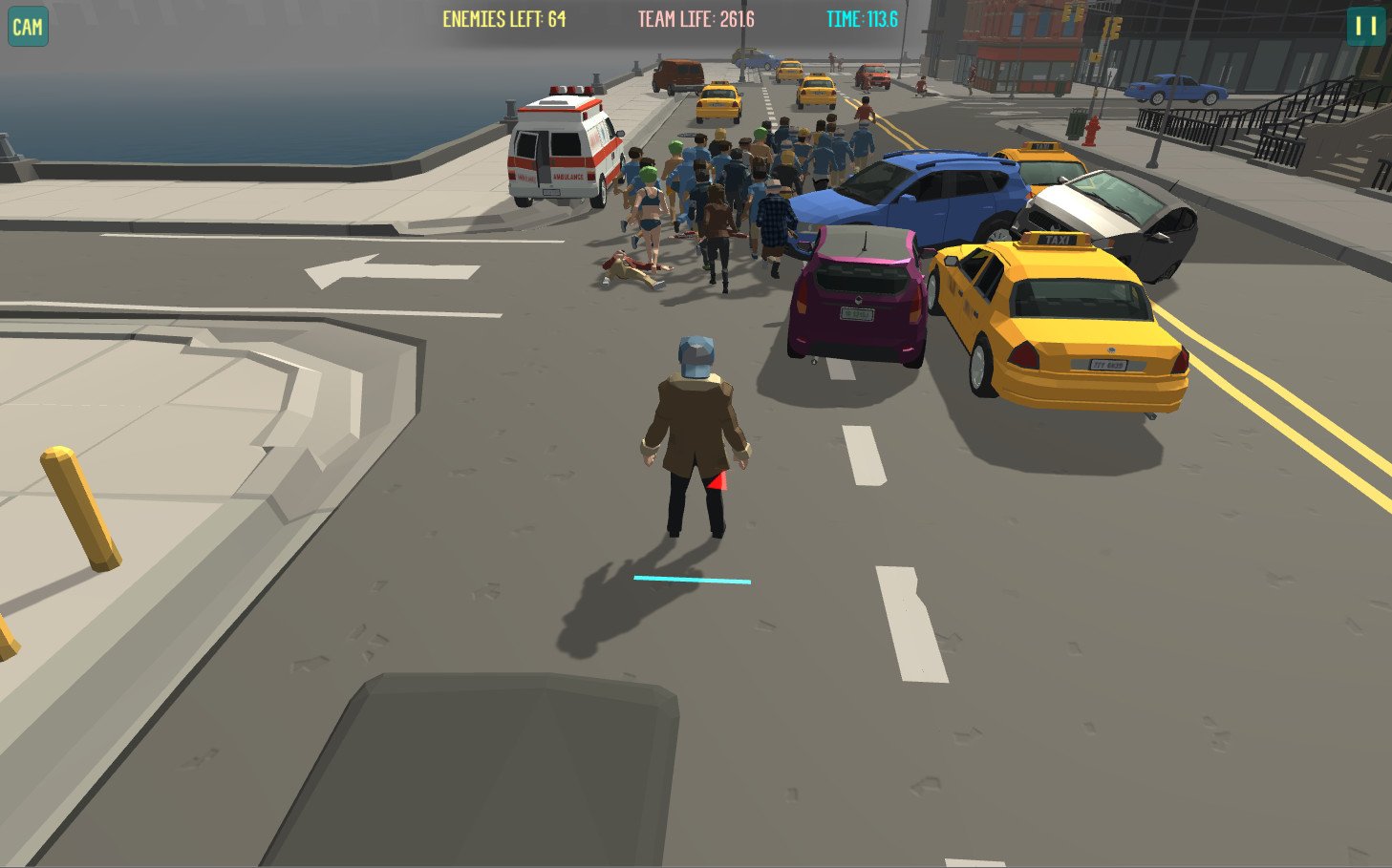The width and height of the screenshot is (1392, 868).
Task: Select the TIME: 113.6 display
Action: pyautogui.click(x=861, y=16)
